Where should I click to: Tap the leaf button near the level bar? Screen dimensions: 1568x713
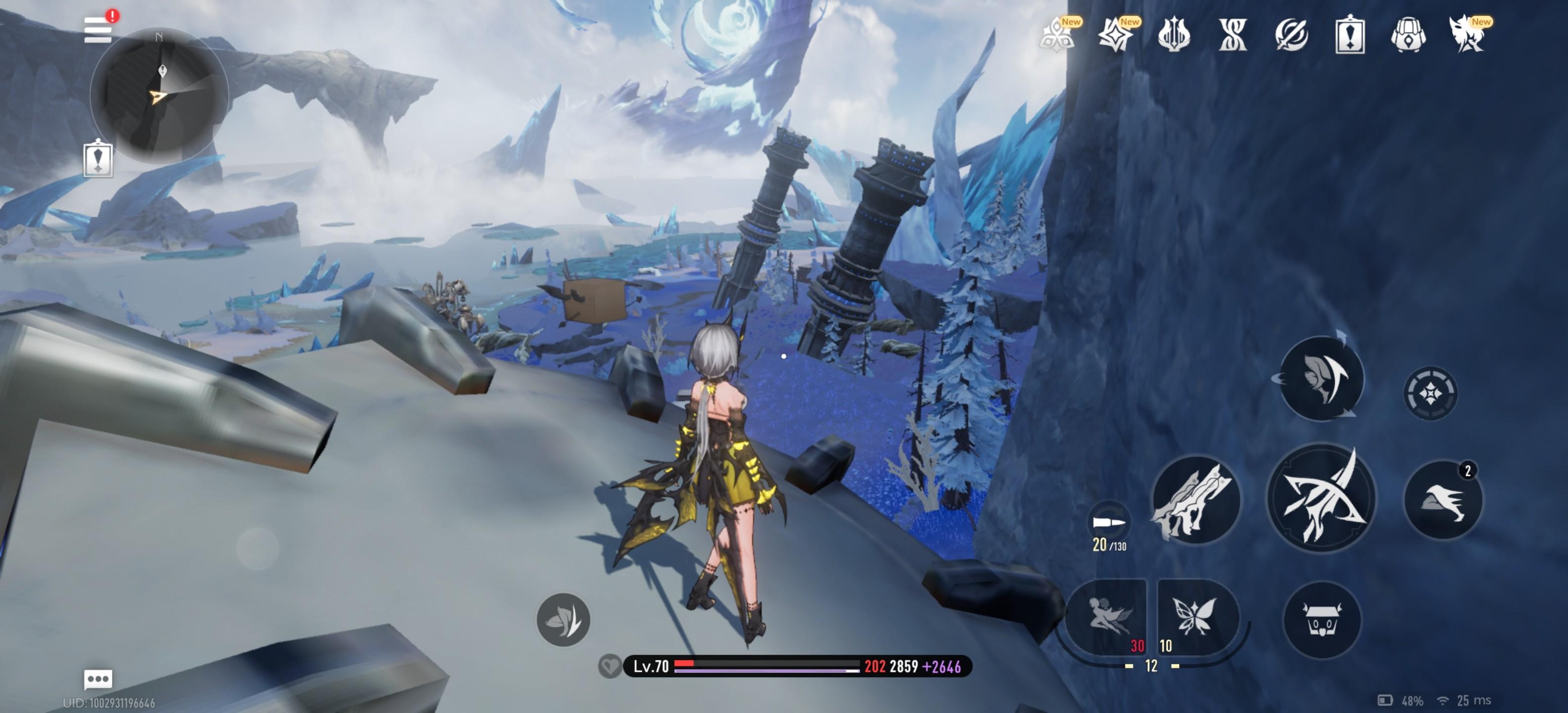pyautogui.click(x=563, y=620)
